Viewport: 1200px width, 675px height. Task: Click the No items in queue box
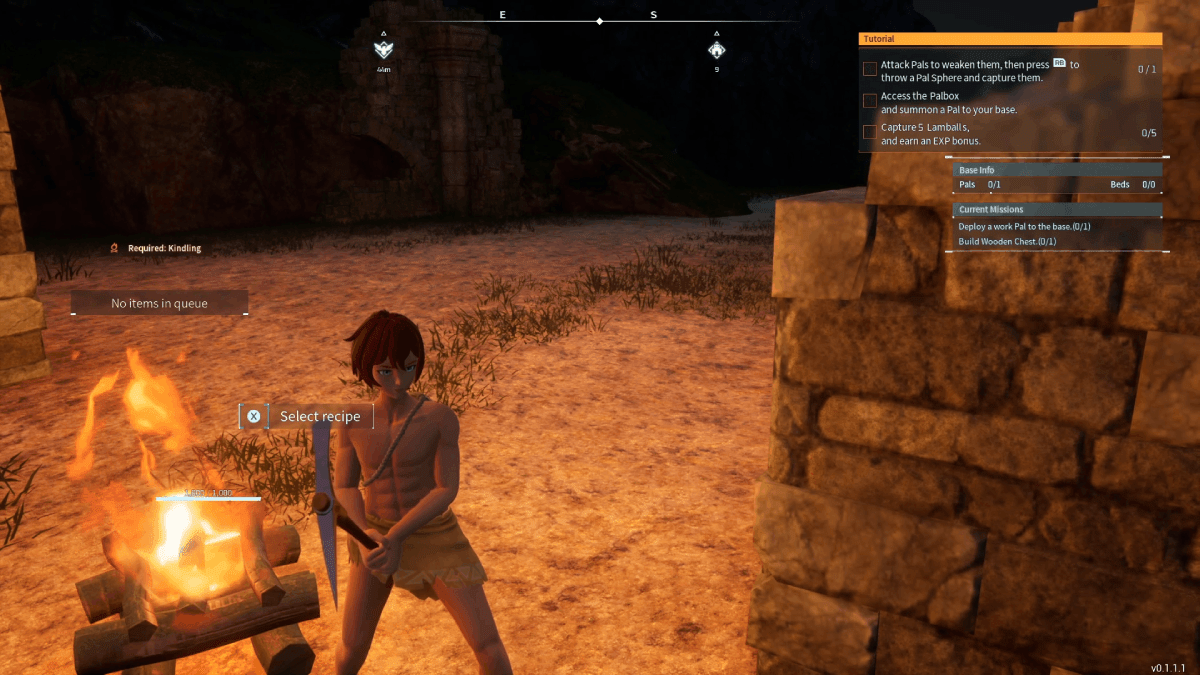pyautogui.click(x=160, y=303)
